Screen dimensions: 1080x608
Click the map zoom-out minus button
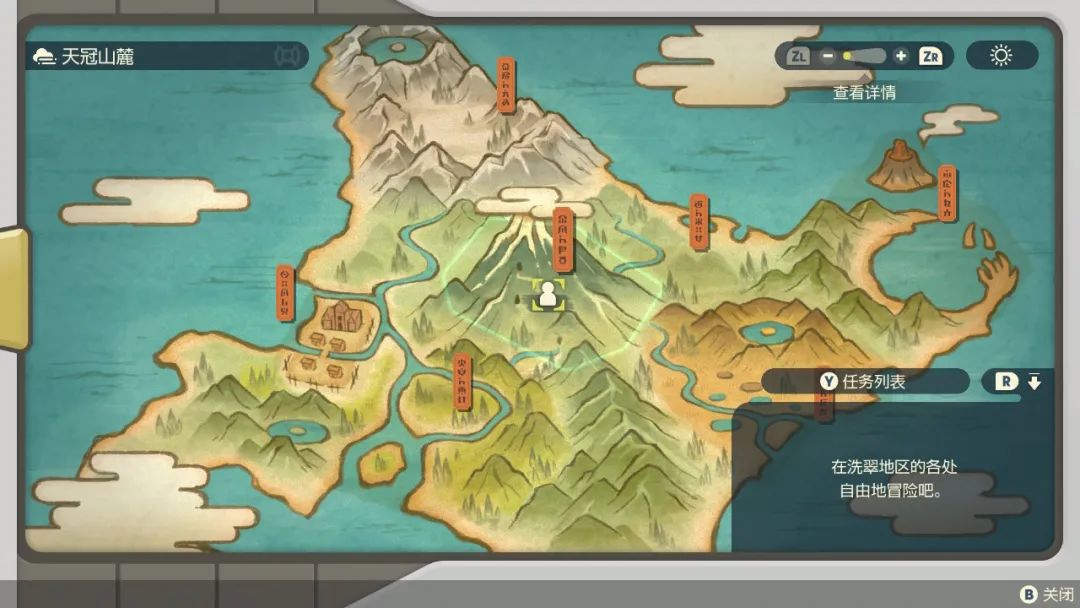(x=828, y=56)
